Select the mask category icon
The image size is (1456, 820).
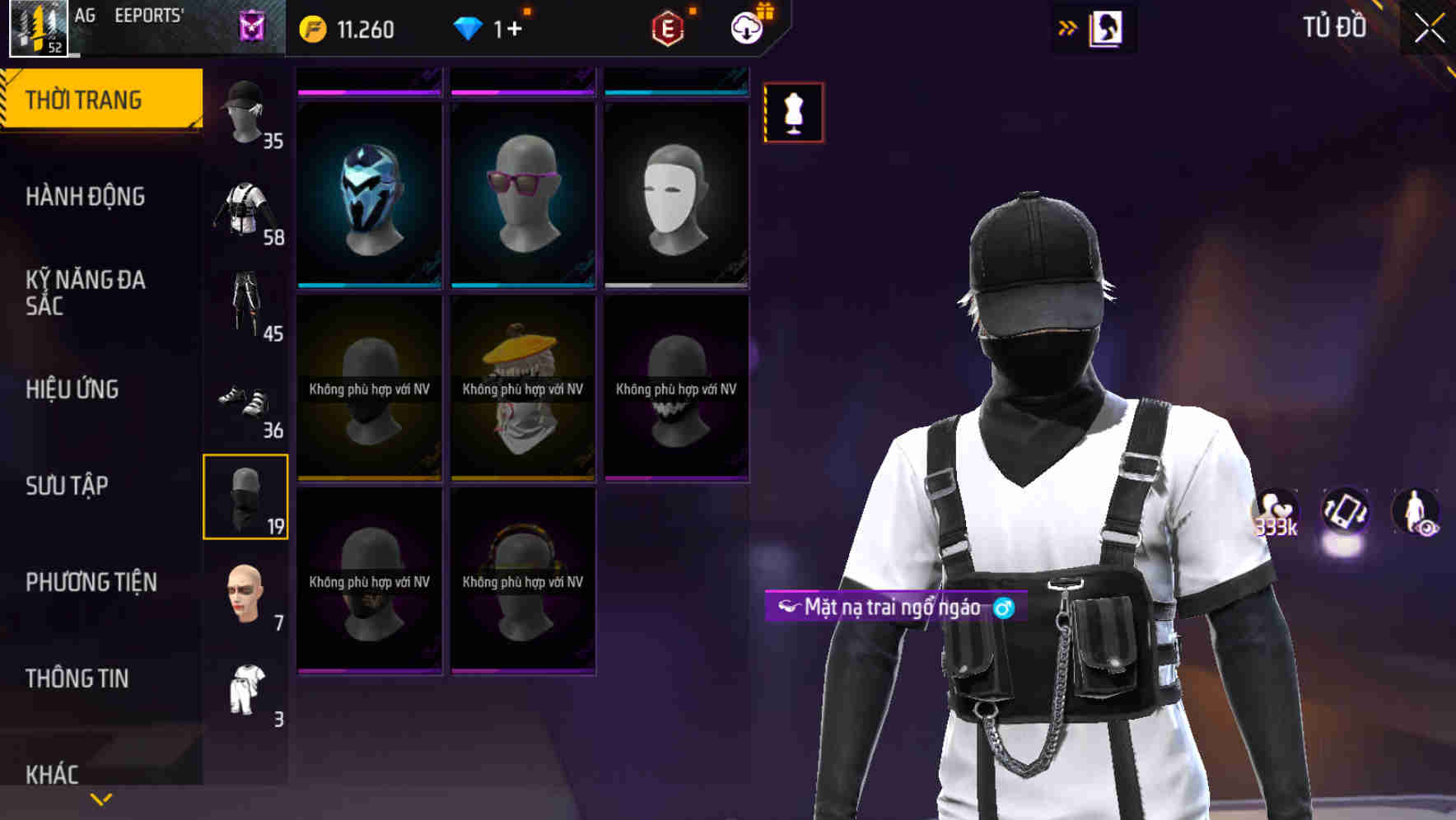[245, 494]
